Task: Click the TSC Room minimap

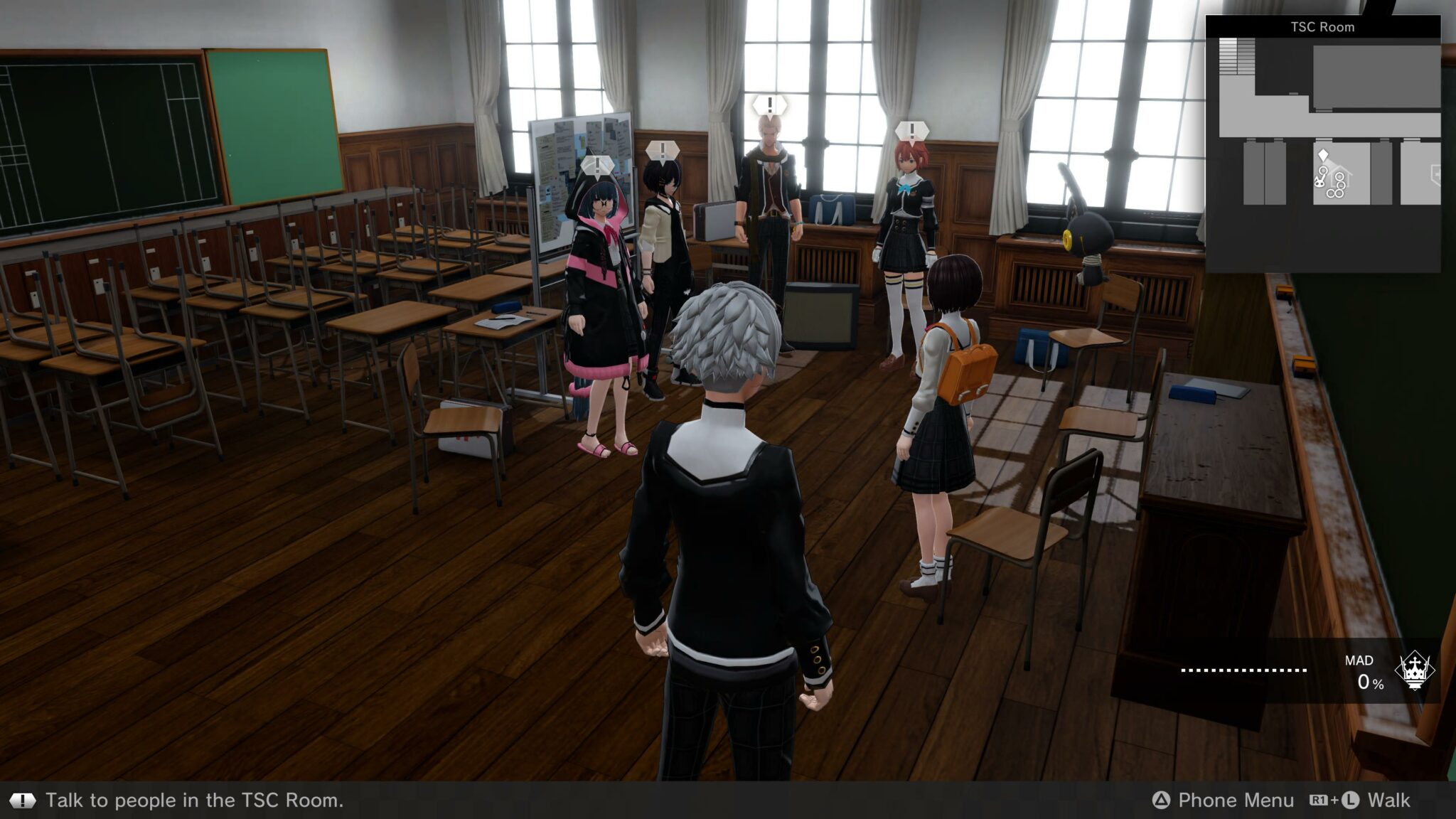Action: [x=1323, y=144]
